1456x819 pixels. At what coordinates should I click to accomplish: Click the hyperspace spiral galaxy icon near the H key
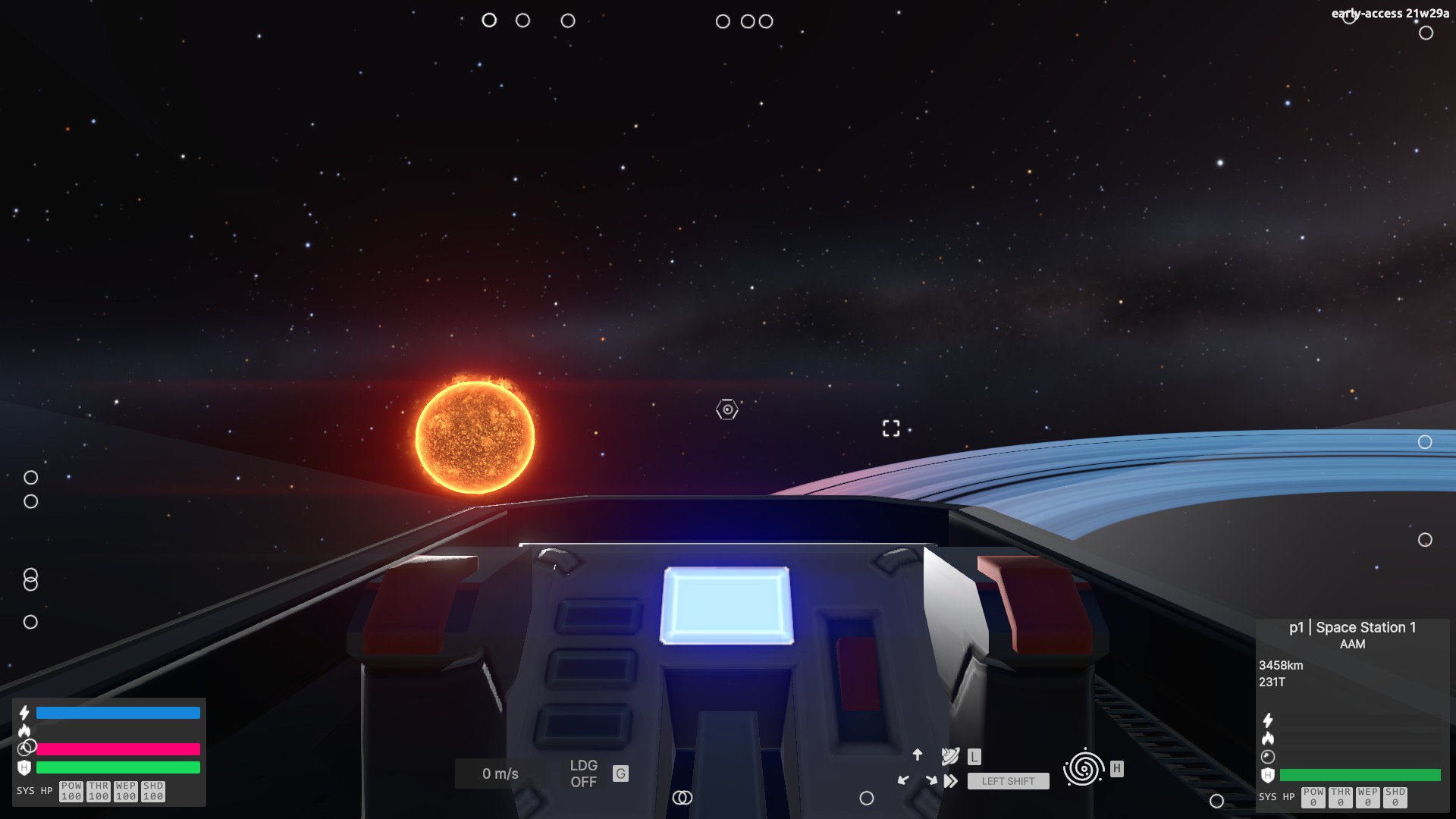1083,768
